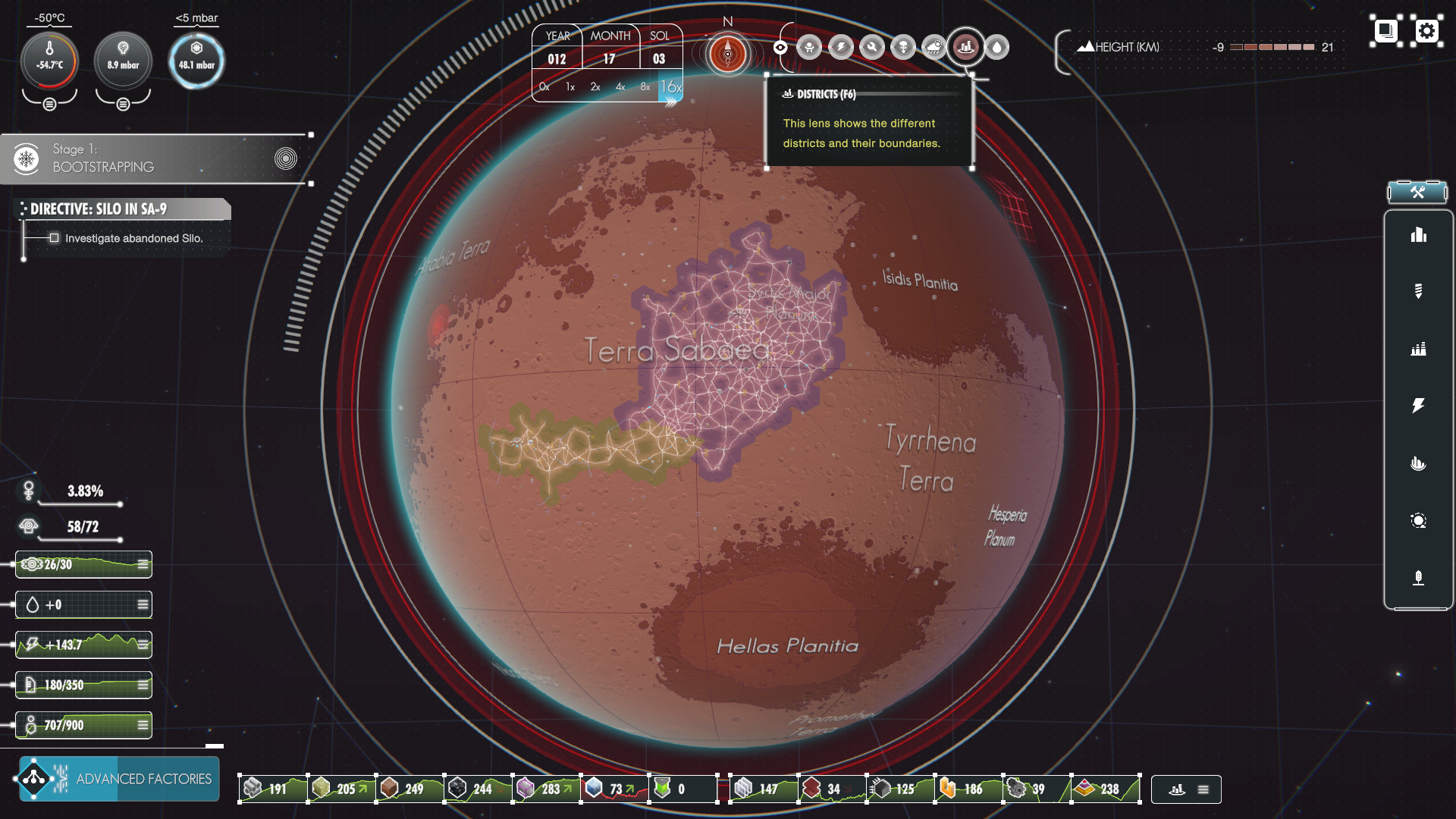This screenshot has height=819, width=1456.
Task: Open the settings gear menu
Action: click(x=1426, y=31)
